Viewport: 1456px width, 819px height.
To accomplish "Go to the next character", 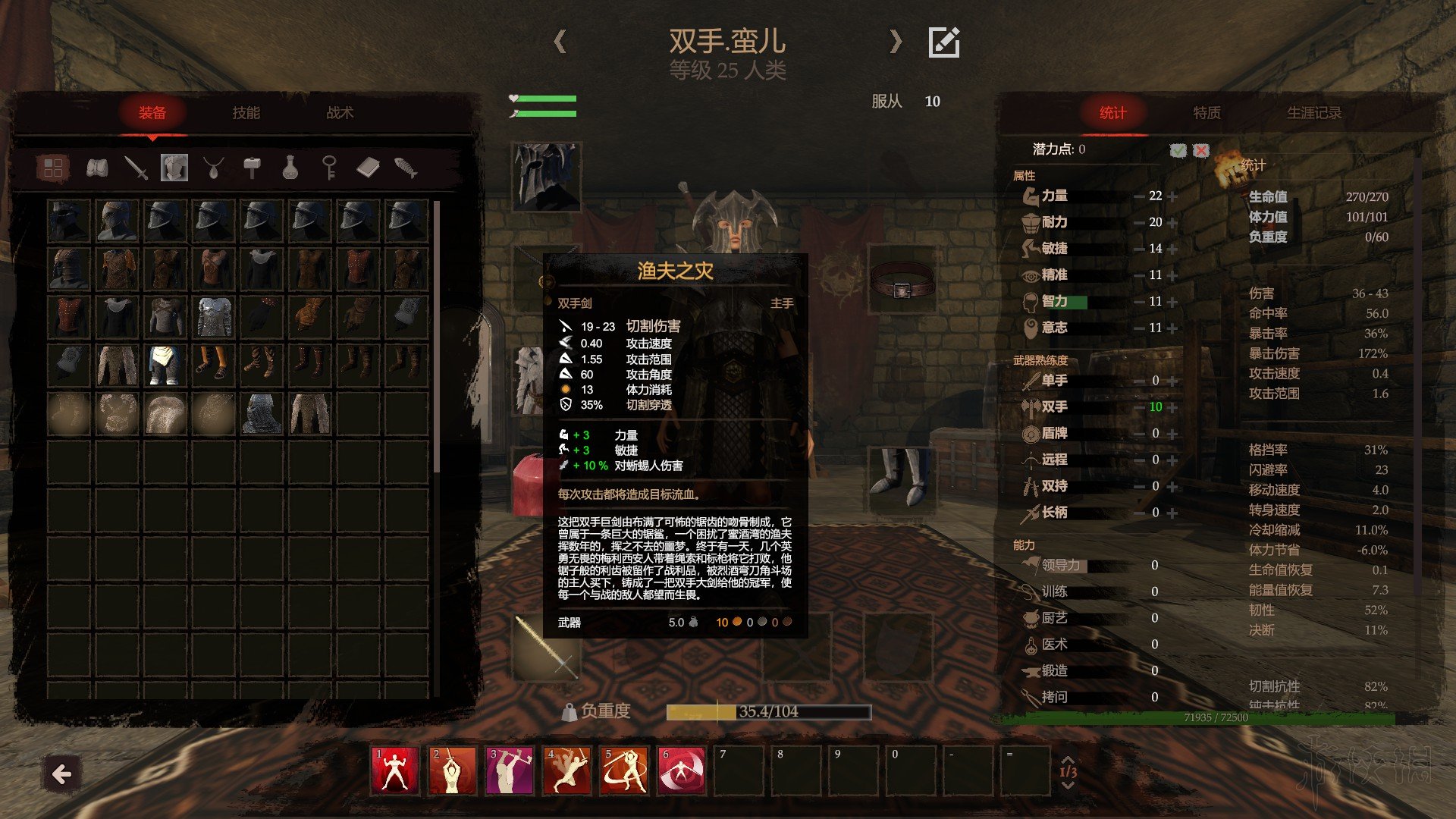I will pyautogui.click(x=896, y=41).
